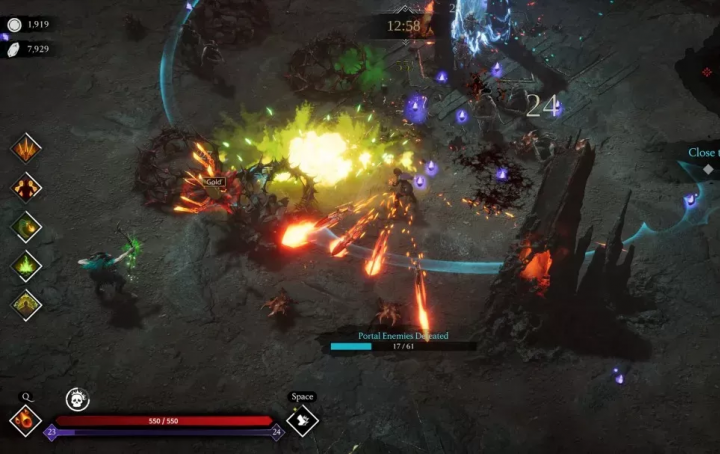Click the gold coin currency icon

[14, 24]
